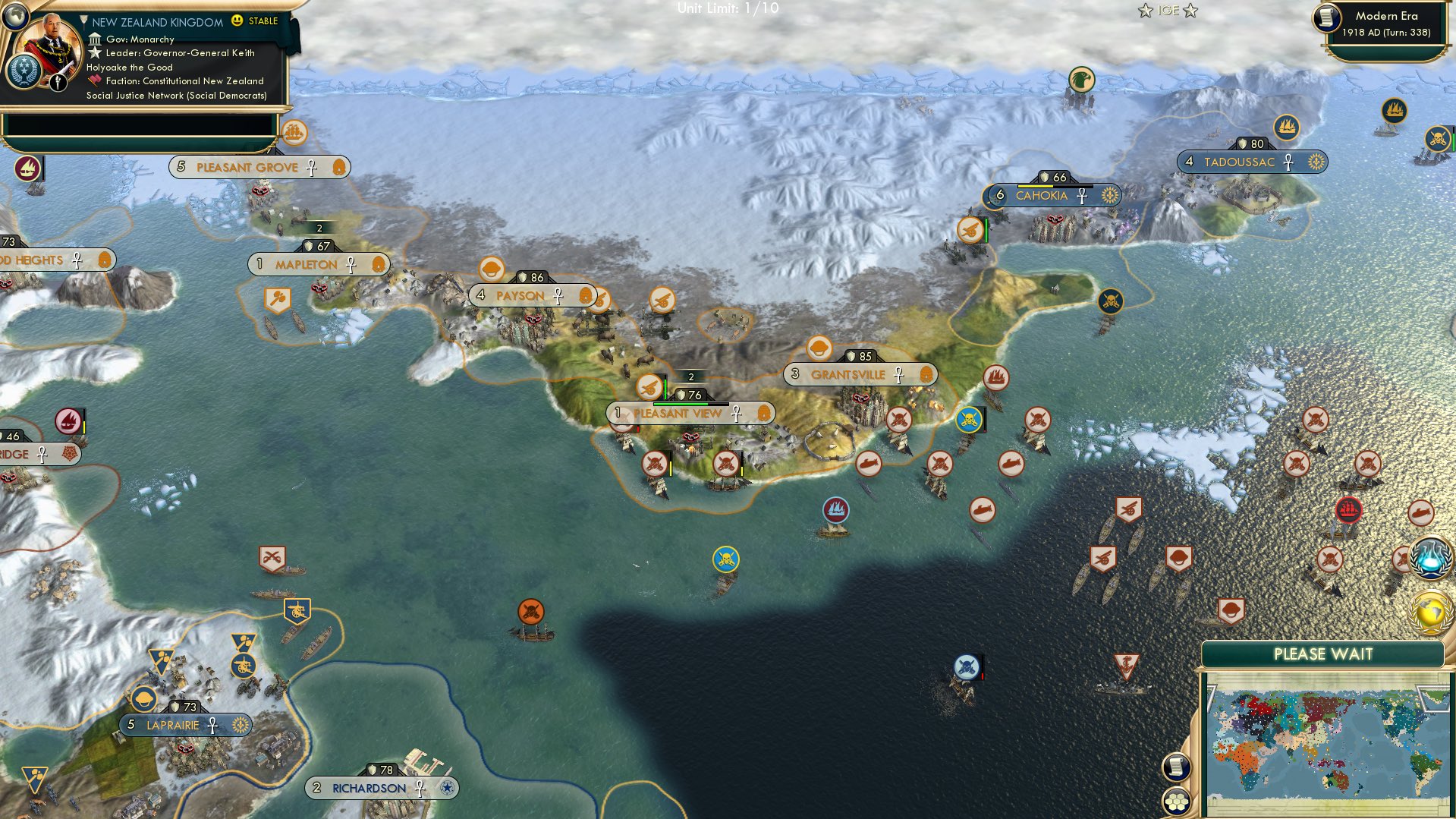The height and width of the screenshot is (819, 1456).
Task: Toggle the hex grid overlay icon
Action: [1177, 802]
